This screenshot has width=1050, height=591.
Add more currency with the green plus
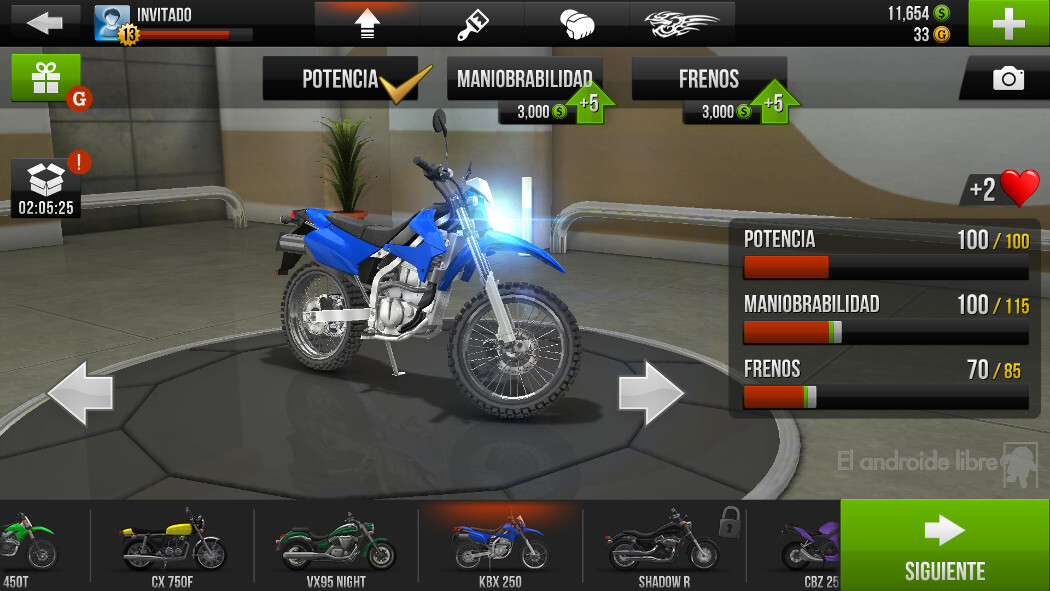1008,23
